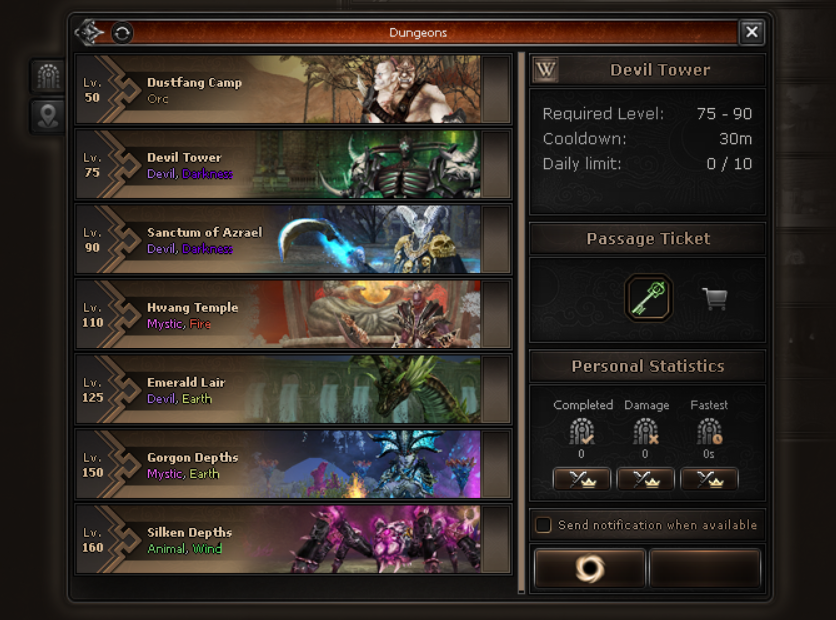Select the Silken Depths dungeon
The width and height of the screenshot is (836, 620).
coord(280,539)
